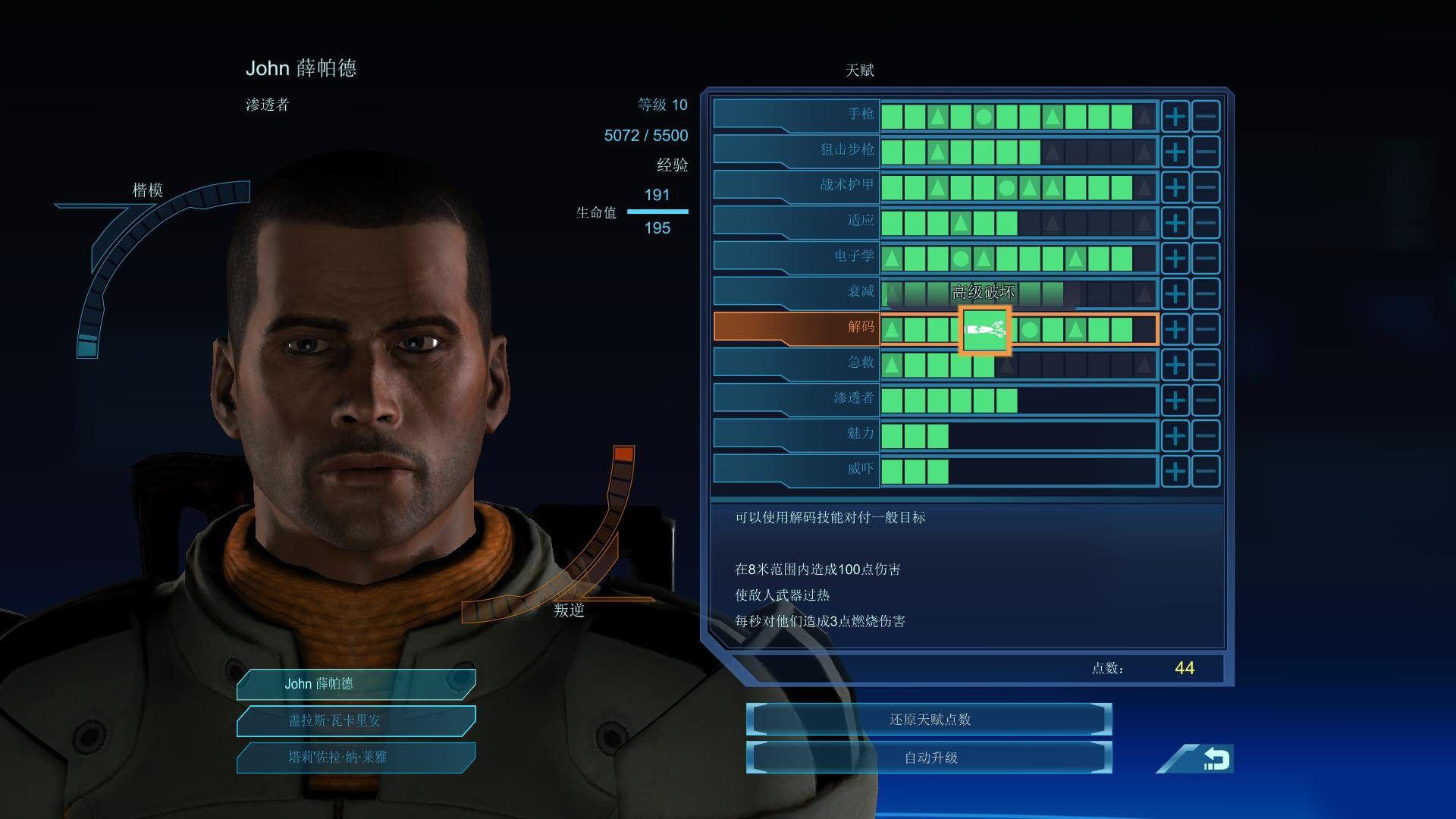Add a point to 解码 talent
The height and width of the screenshot is (819, 1456).
click(x=1175, y=329)
